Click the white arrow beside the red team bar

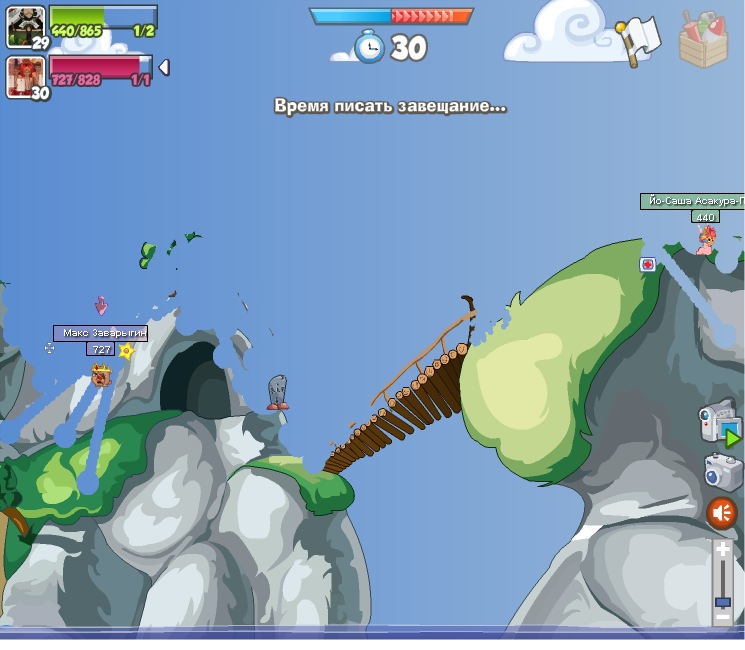pos(164,67)
